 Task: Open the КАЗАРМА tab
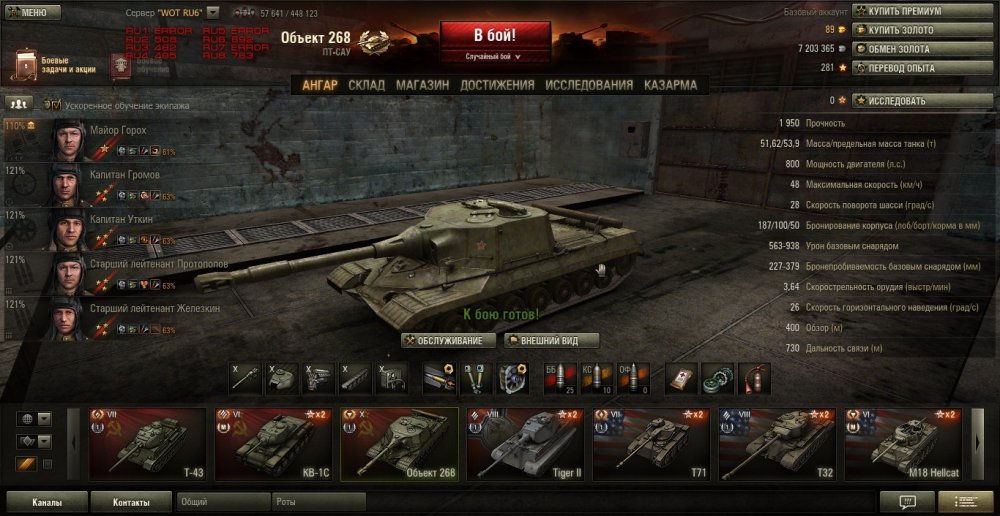coord(671,85)
